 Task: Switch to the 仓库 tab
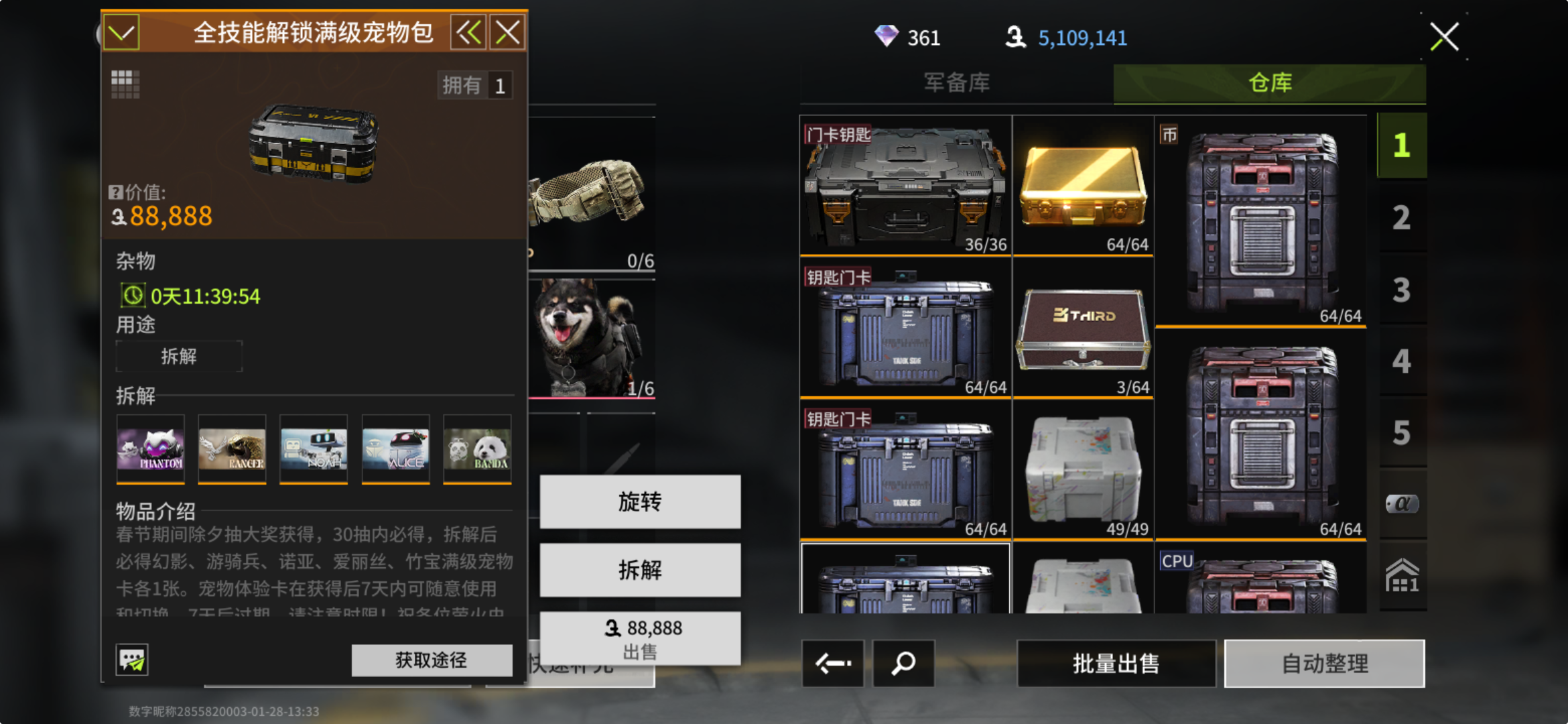pyautogui.click(x=1269, y=83)
